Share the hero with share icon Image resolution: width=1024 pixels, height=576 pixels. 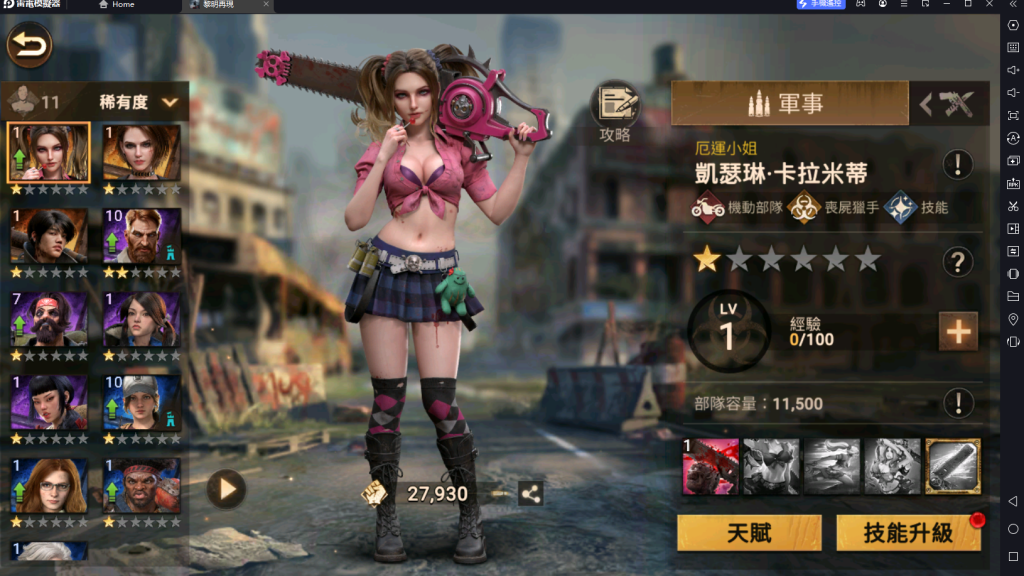[530, 493]
